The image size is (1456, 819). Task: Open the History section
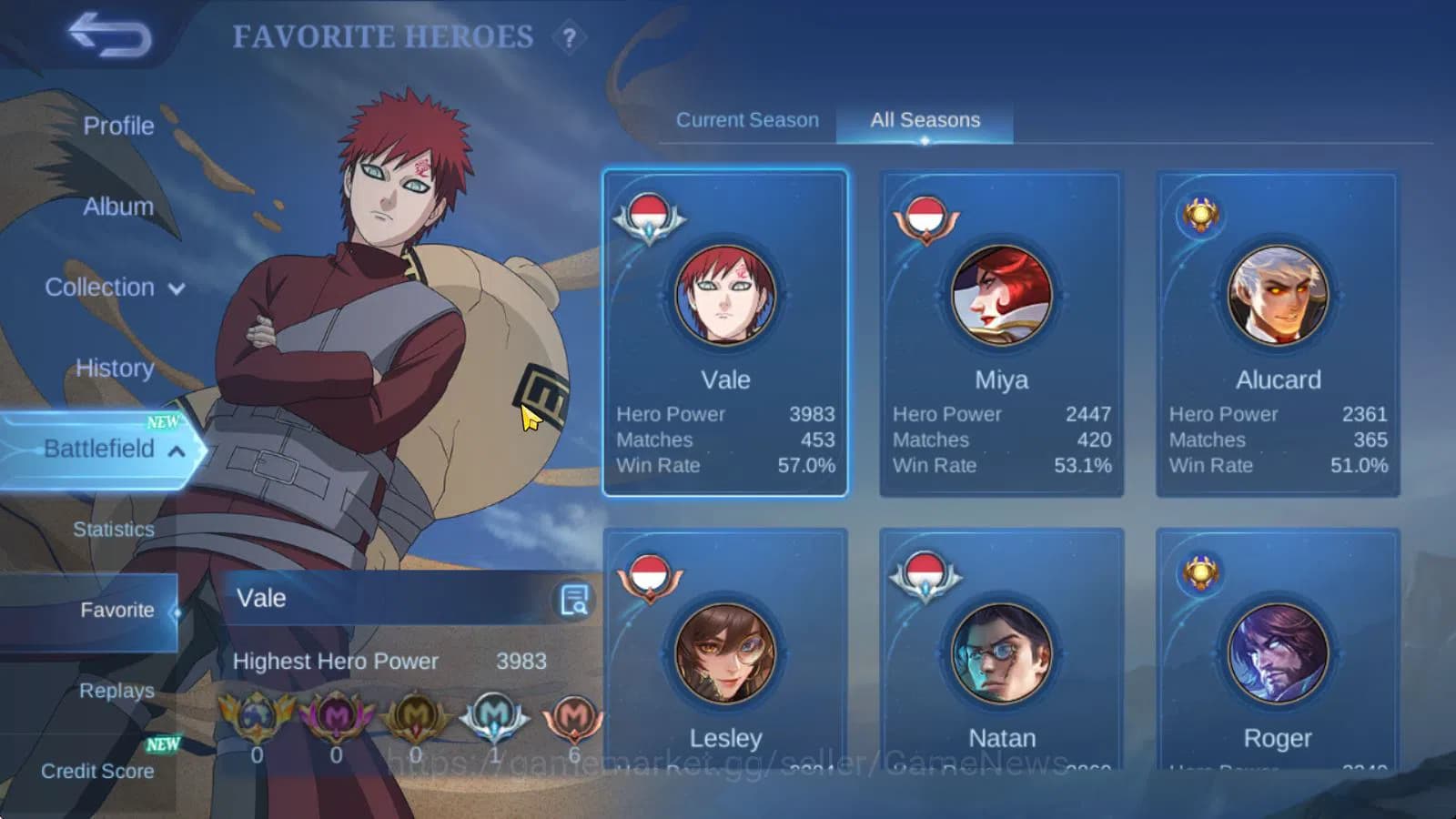[x=113, y=368]
